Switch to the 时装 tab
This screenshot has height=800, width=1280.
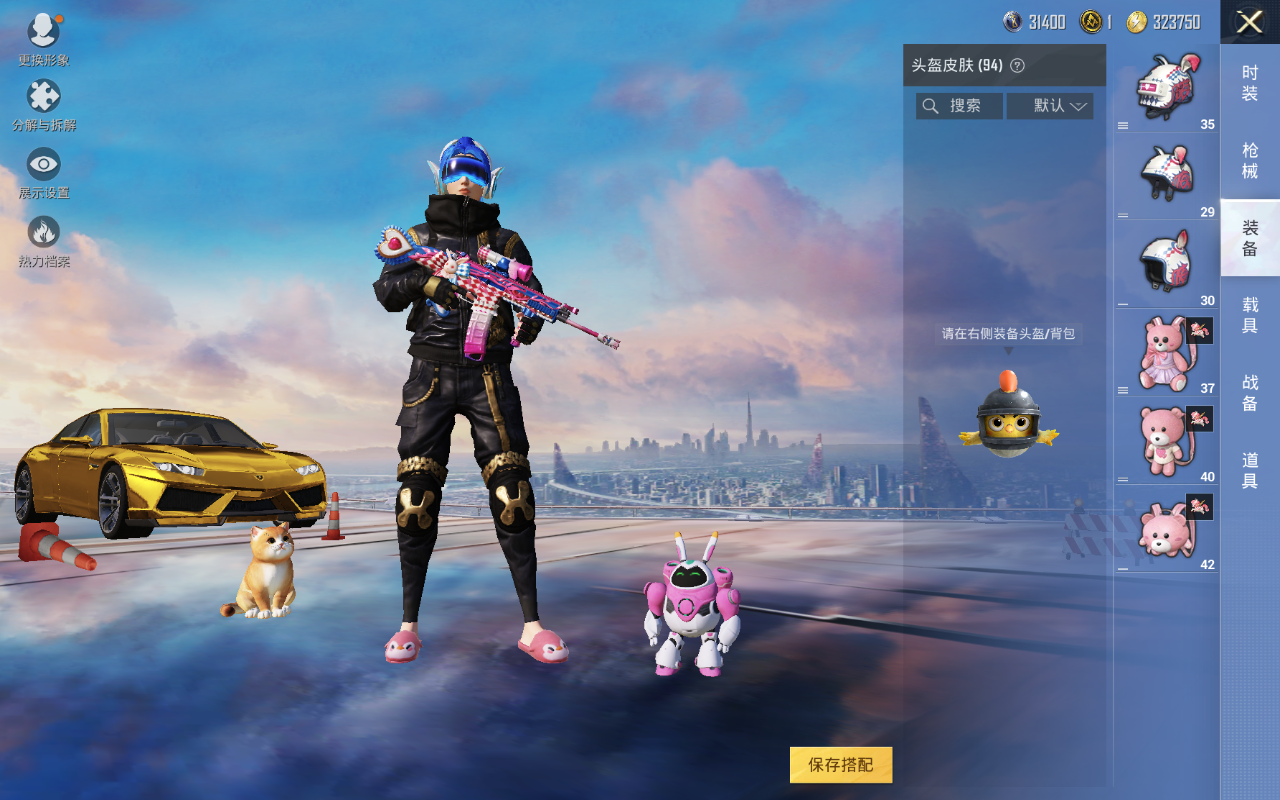(1249, 83)
